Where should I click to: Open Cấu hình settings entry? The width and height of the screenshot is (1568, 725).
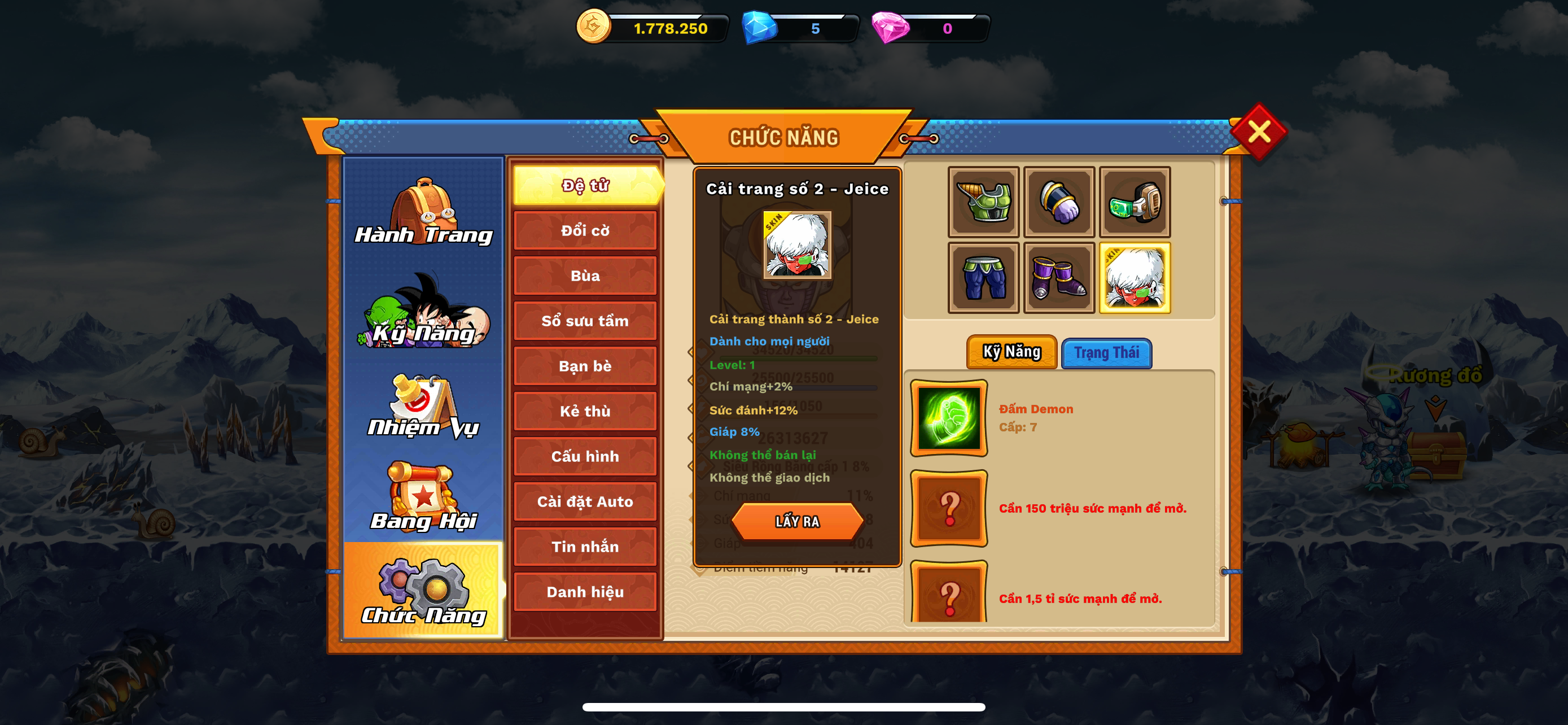pyautogui.click(x=585, y=456)
